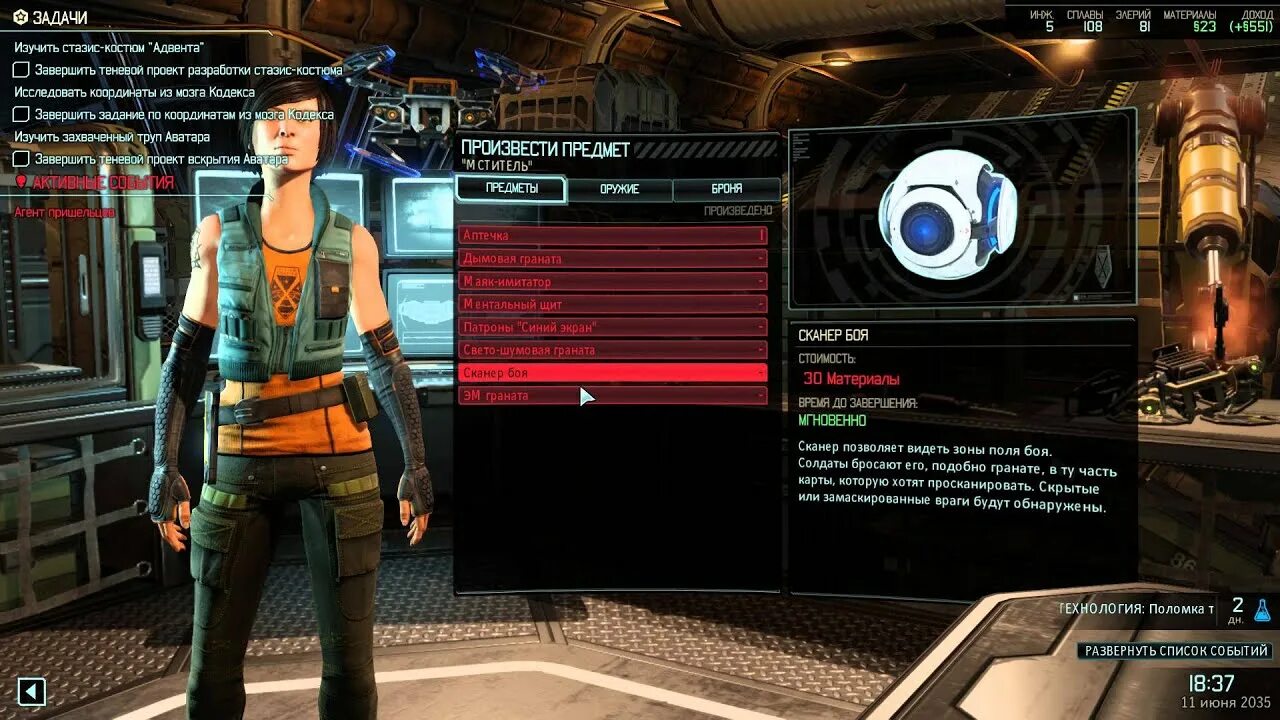Screen dimensions: 1280x720
Task: Open the stasis suit shadow project objective
Action: pos(188,70)
